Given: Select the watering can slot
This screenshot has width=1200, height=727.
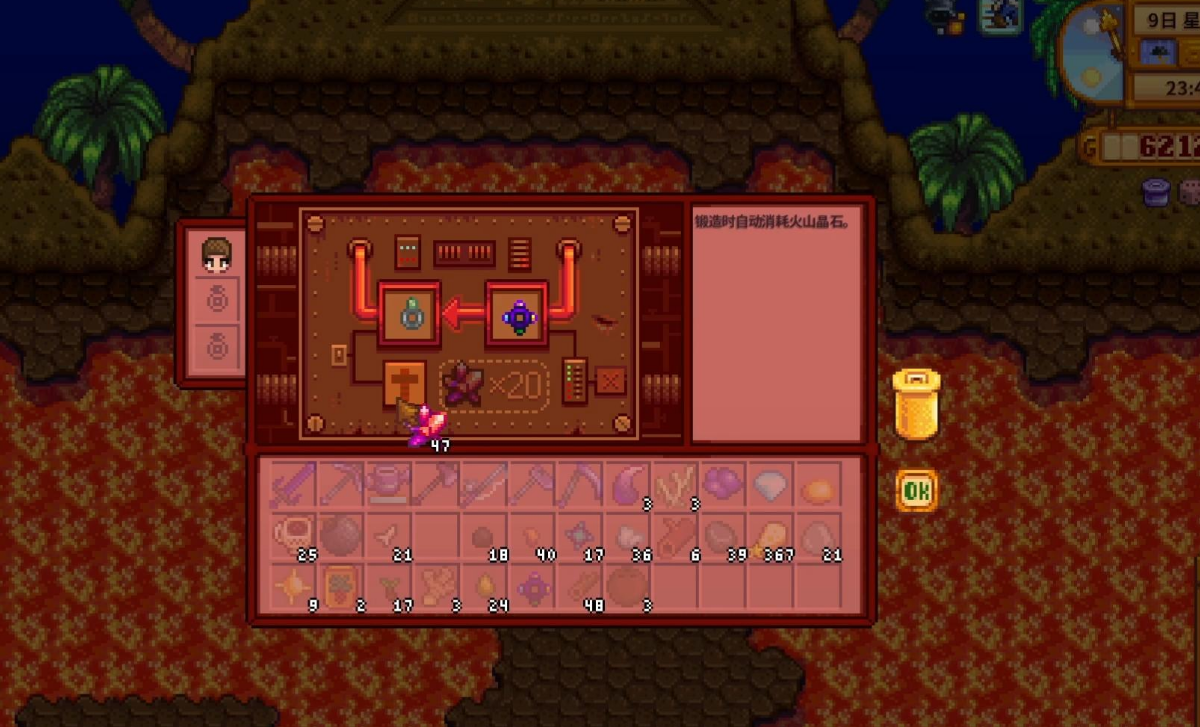Looking at the screenshot, I should (388, 484).
